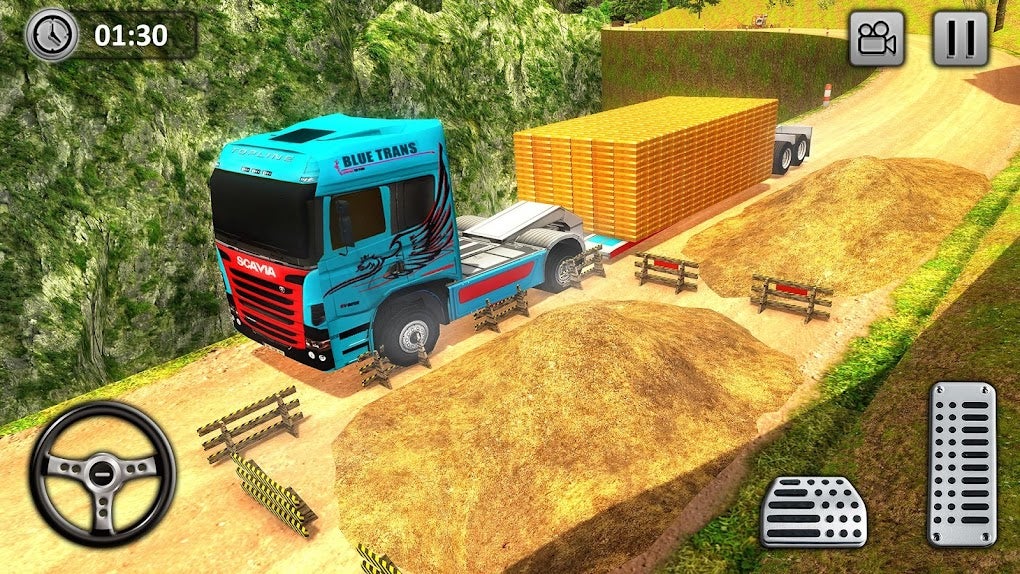
Task: Hit the wide brake pedal
Action: click(x=813, y=510)
